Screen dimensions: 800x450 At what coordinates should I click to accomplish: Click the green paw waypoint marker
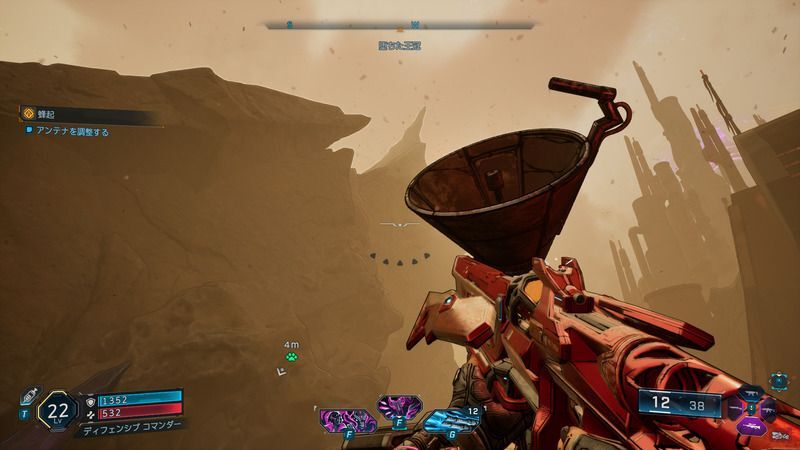pos(291,356)
